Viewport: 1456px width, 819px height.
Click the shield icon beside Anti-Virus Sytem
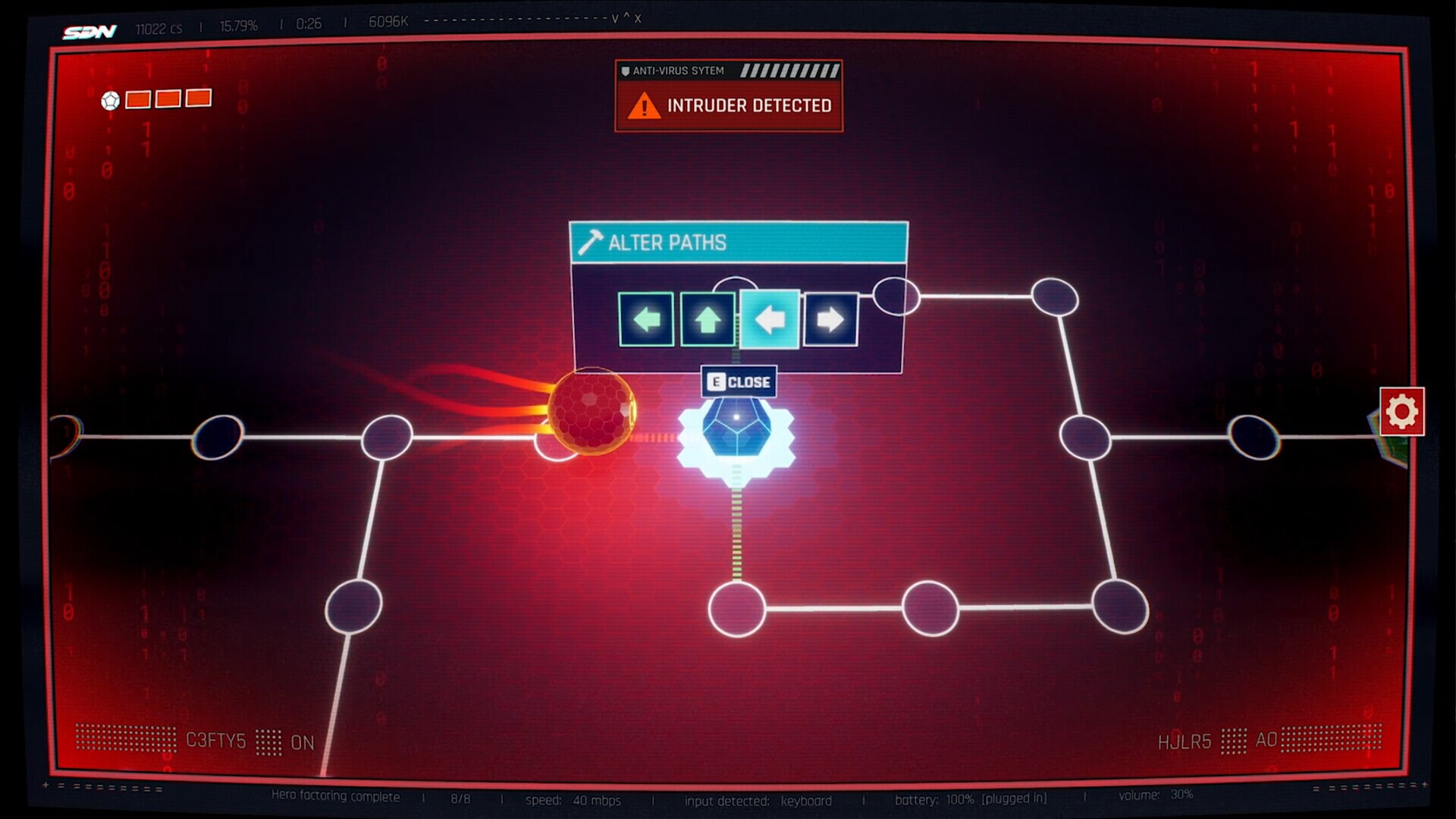coord(625,70)
